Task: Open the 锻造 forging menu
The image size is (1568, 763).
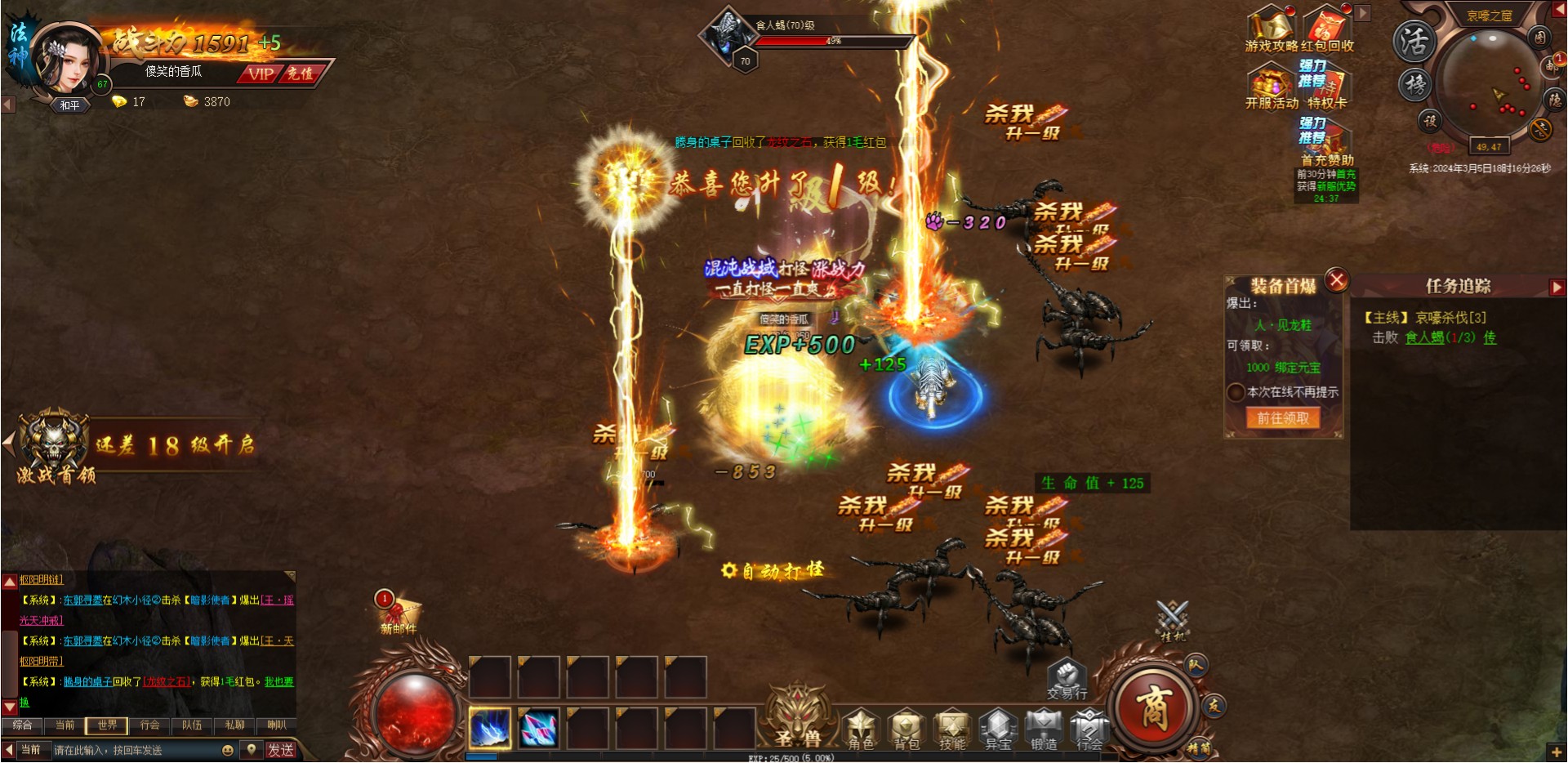Action: click(1044, 729)
